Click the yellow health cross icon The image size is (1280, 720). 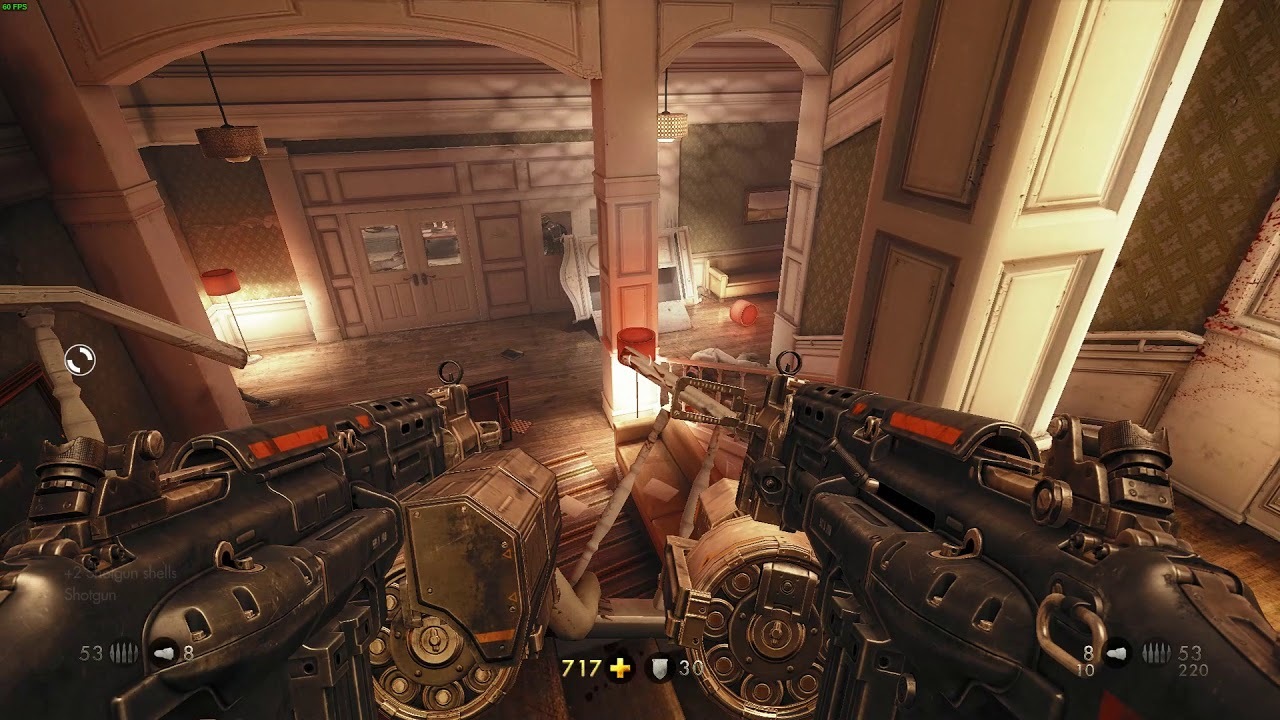pos(621,668)
